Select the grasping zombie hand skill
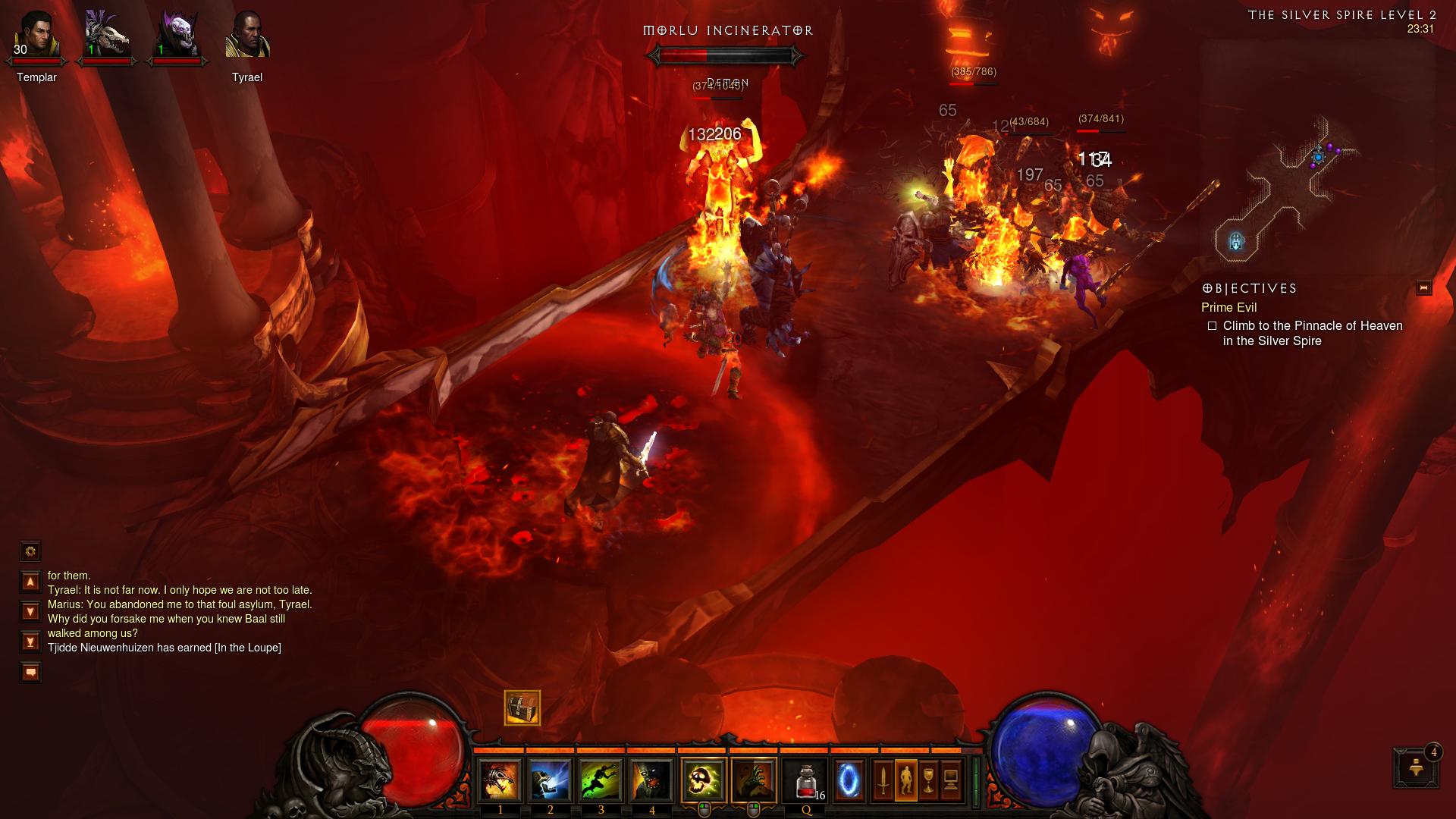This screenshot has width=1456, height=819. point(754,780)
